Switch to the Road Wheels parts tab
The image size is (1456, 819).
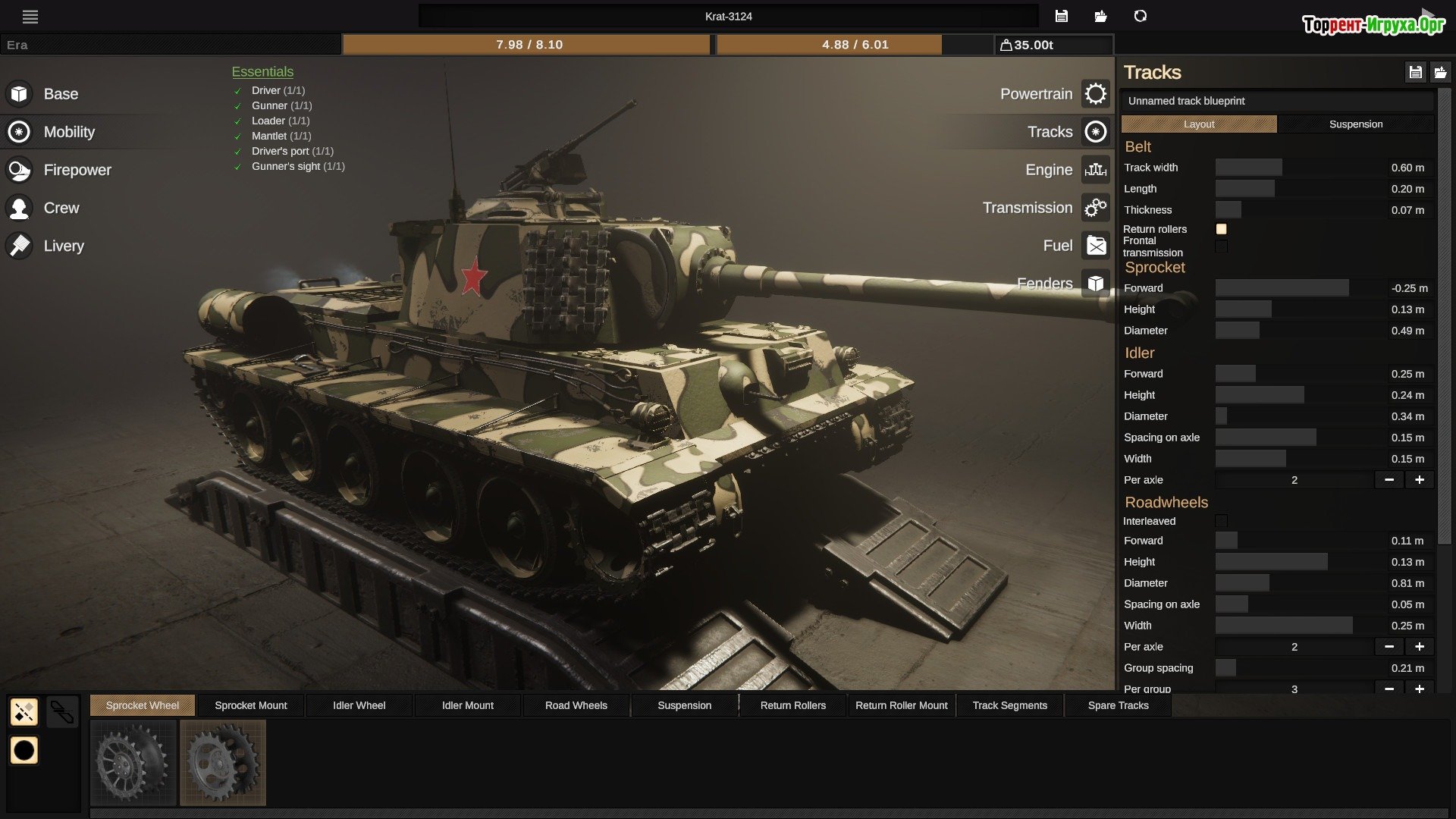(x=576, y=705)
